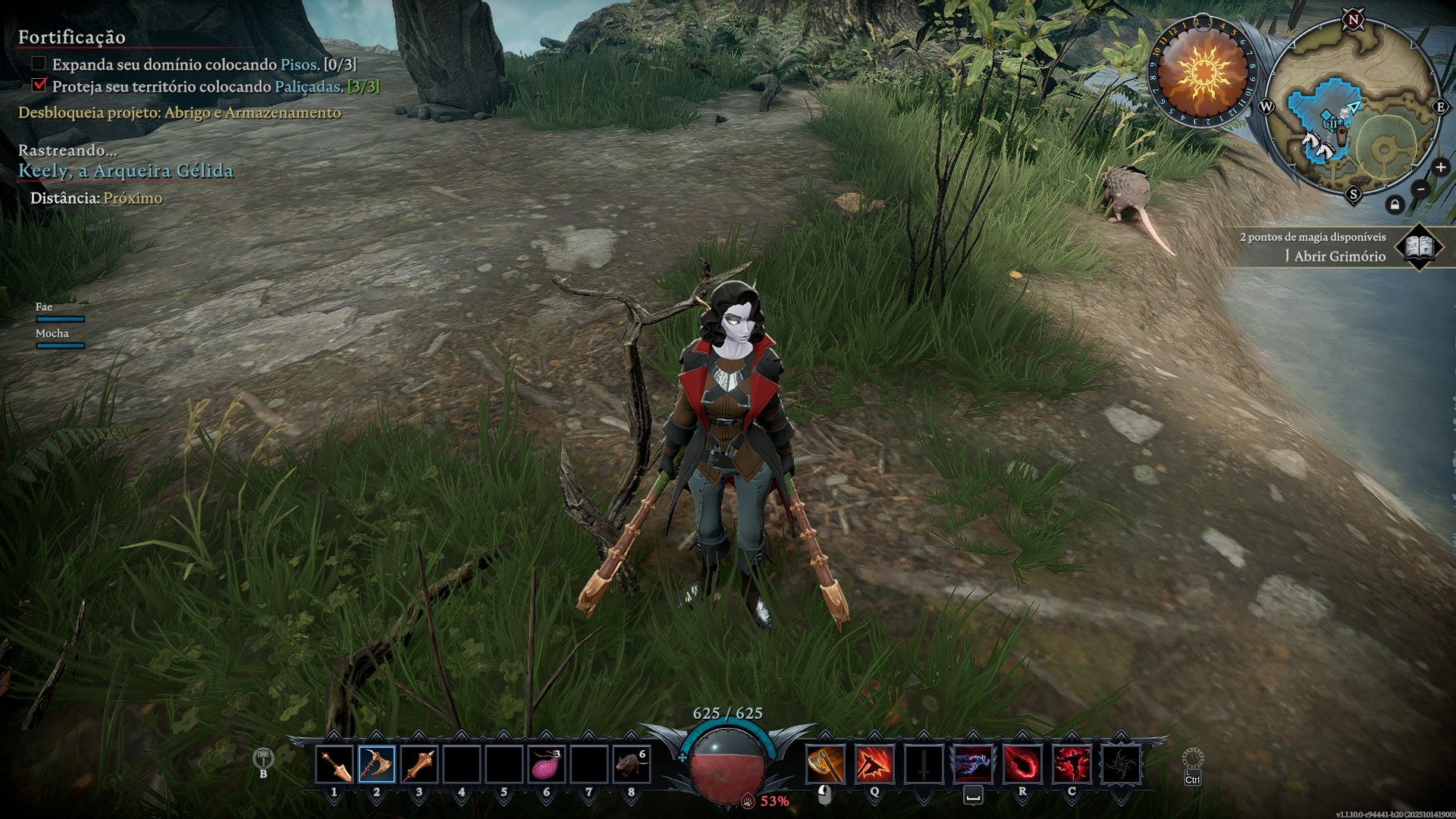Screen dimensions: 1456x819
Task: Activate the axe primary attack ability
Action: pyautogui.click(x=825, y=764)
